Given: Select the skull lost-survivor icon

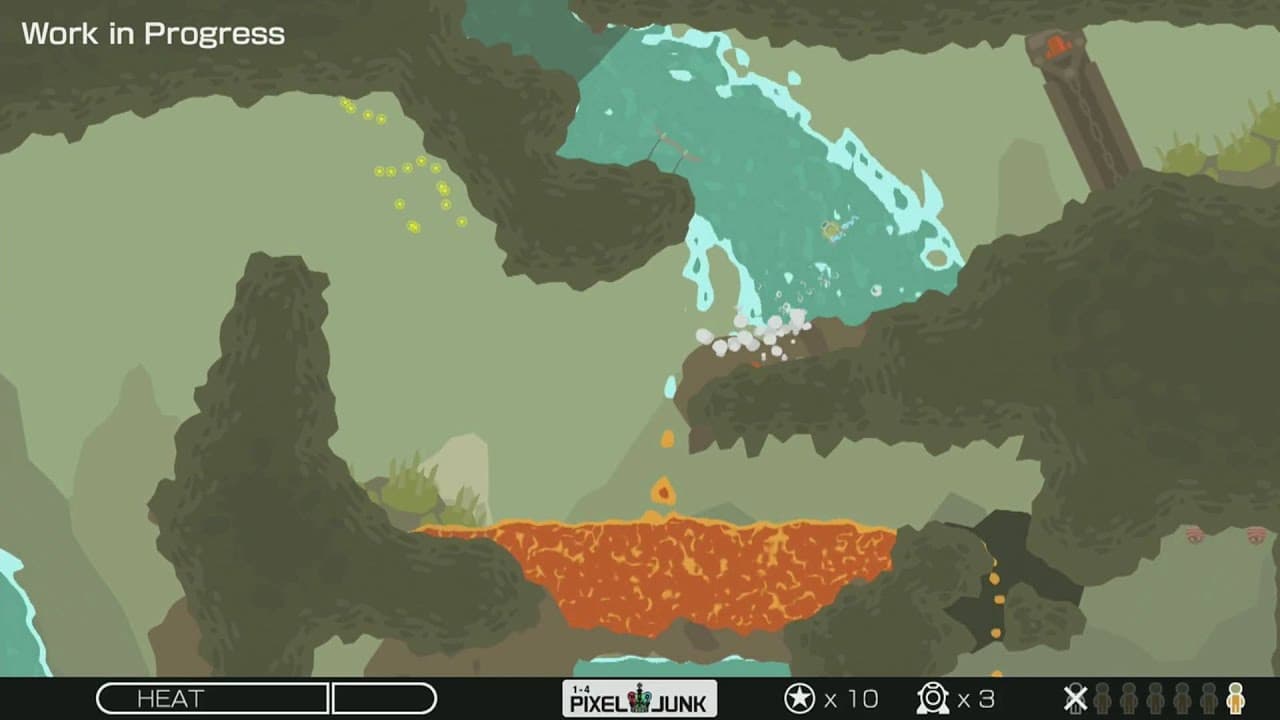Looking at the screenshot, I should (1076, 700).
